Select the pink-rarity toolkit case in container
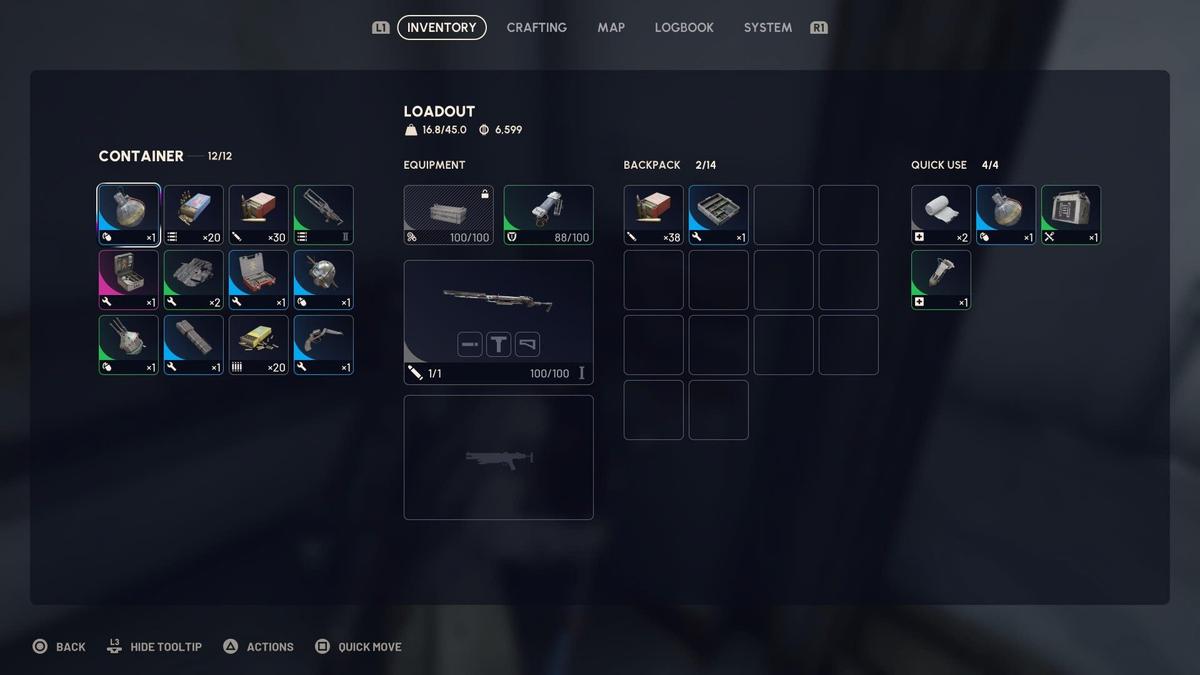This screenshot has height=675, width=1200. [129, 280]
